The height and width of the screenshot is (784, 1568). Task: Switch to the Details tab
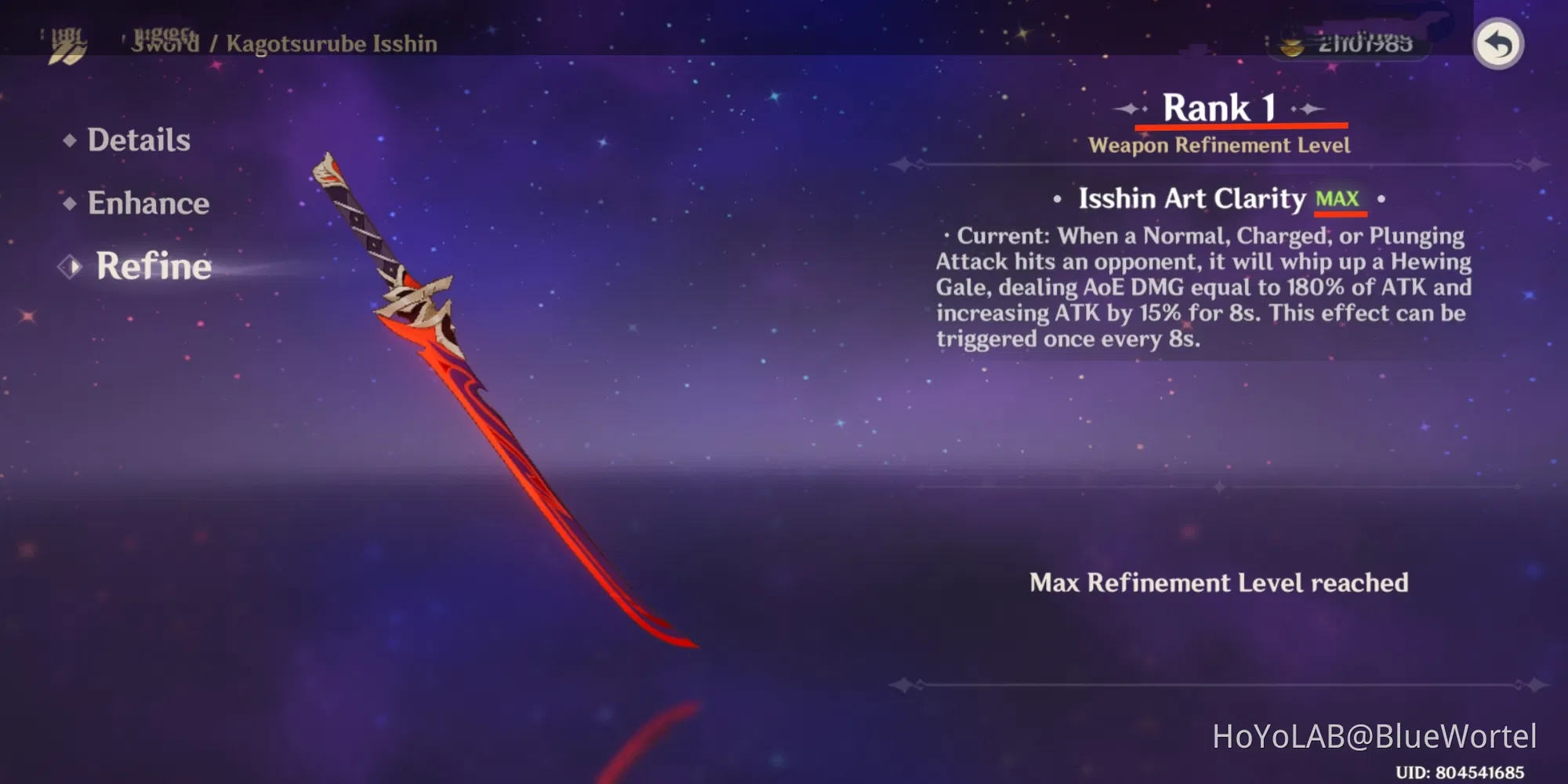(x=138, y=140)
